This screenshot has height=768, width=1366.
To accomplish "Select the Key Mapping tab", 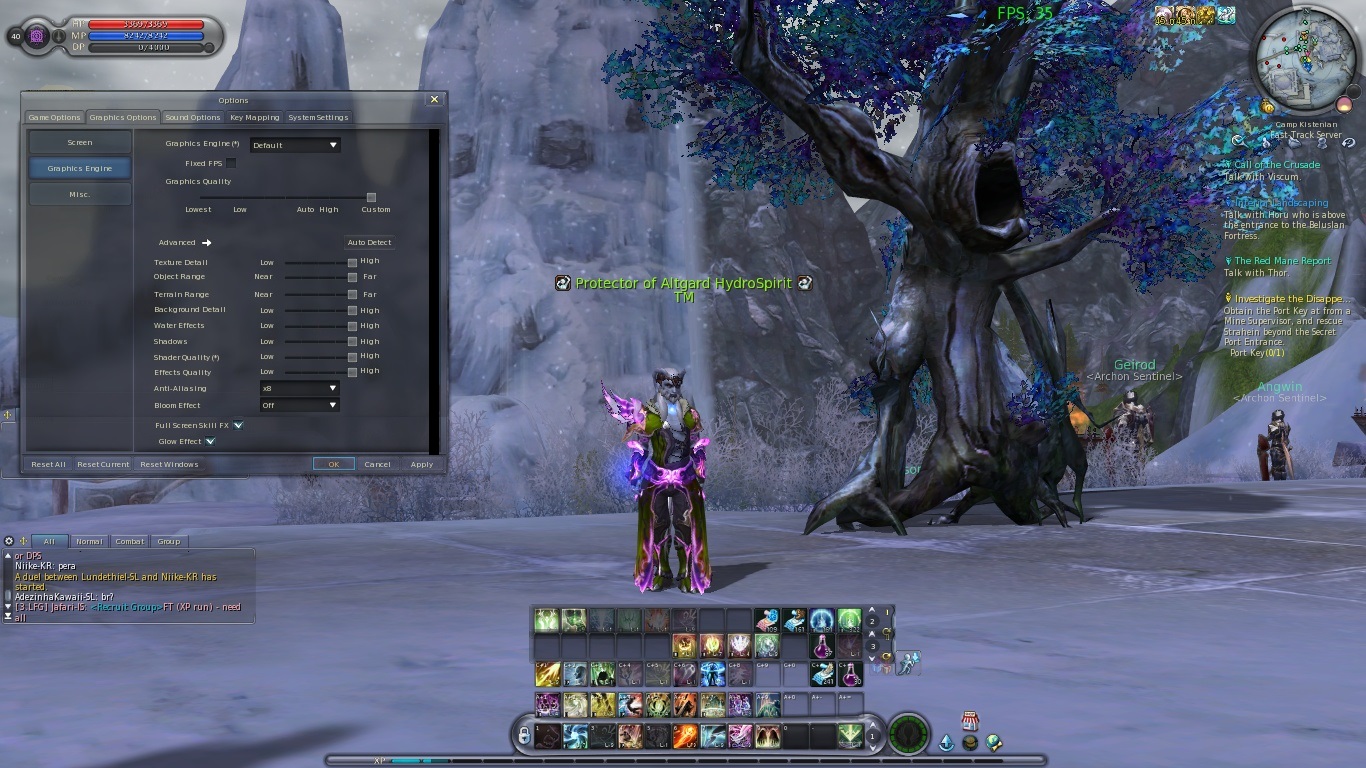I will pos(255,118).
